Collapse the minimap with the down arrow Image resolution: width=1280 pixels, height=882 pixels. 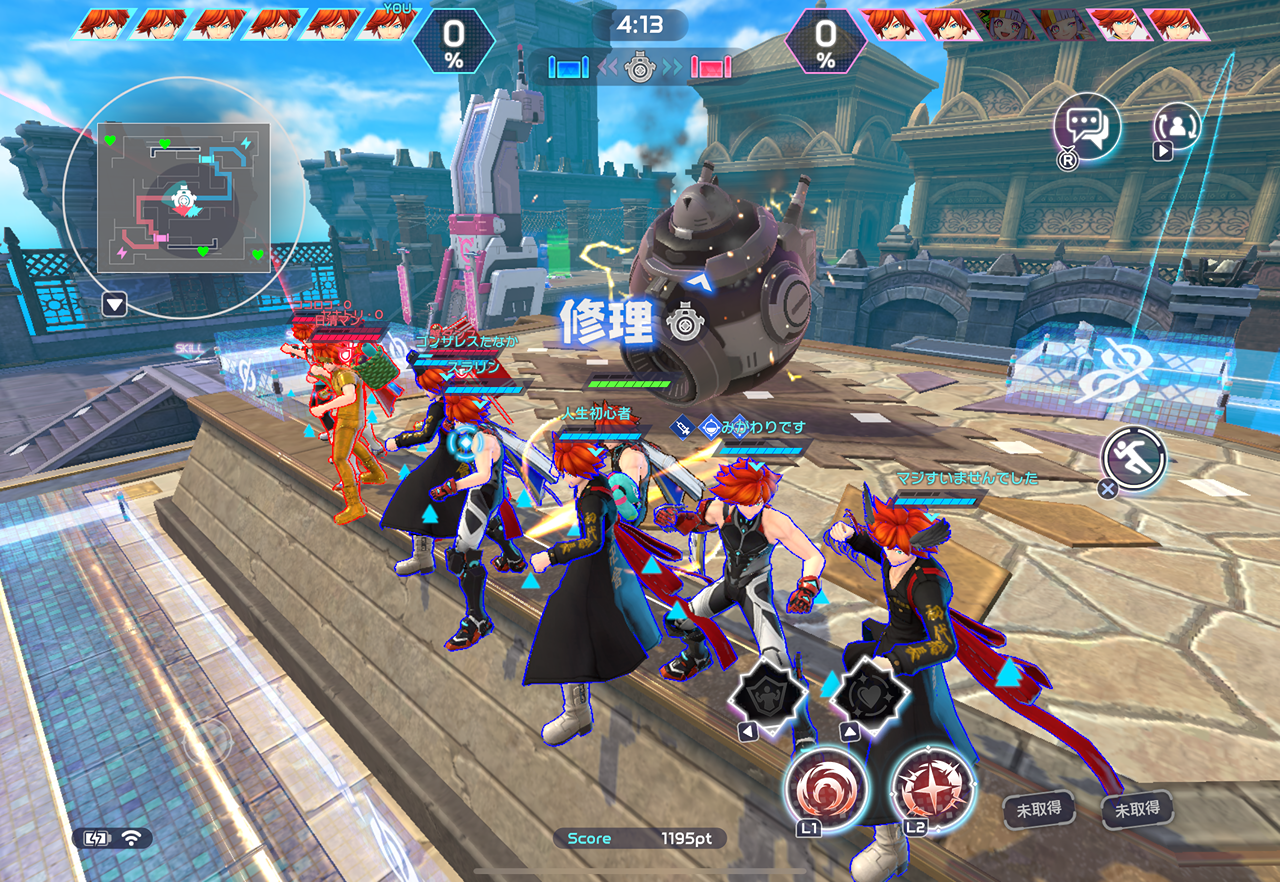tap(114, 305)
